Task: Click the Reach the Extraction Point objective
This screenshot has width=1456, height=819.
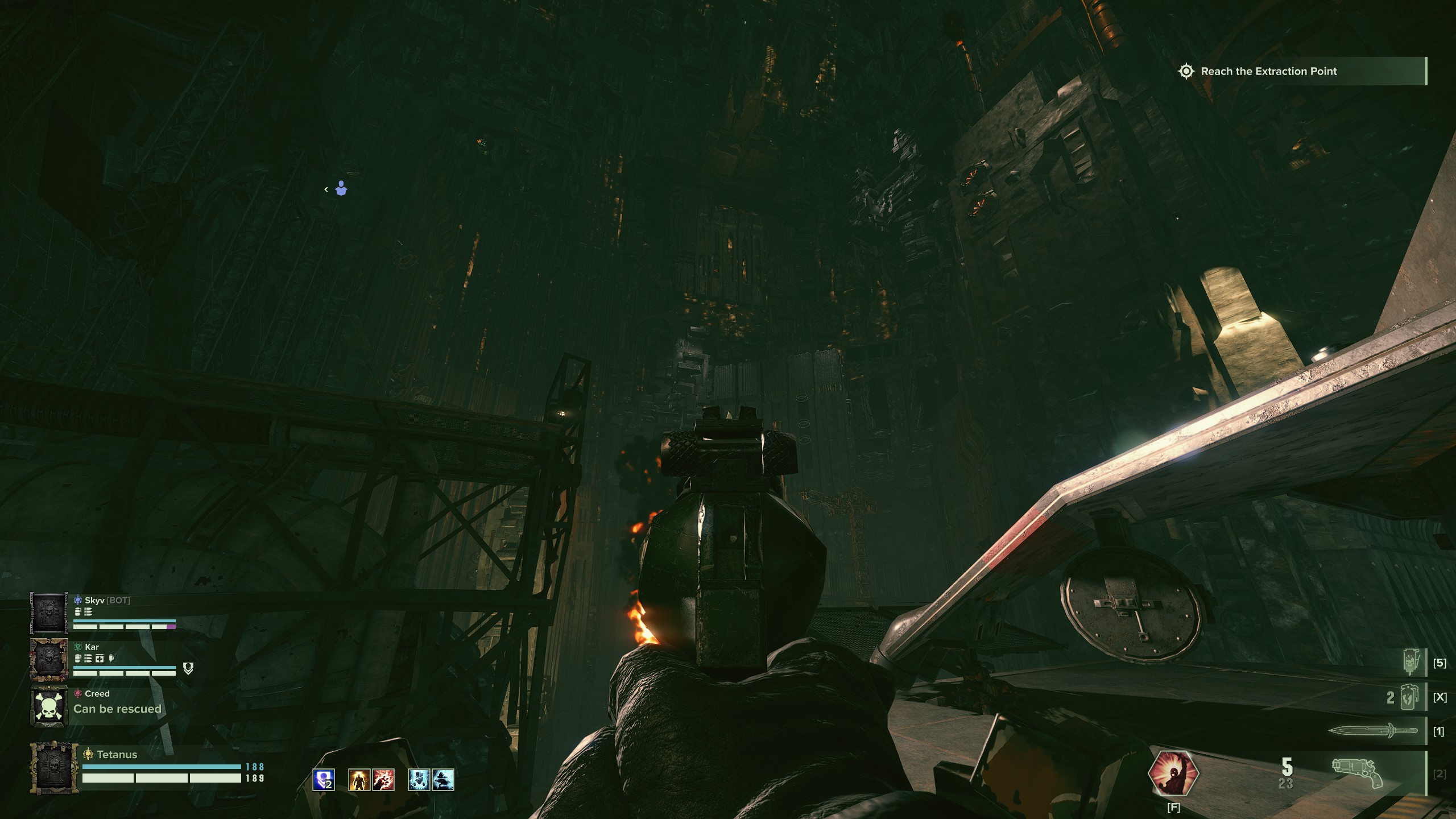Action: point(1269,72)
